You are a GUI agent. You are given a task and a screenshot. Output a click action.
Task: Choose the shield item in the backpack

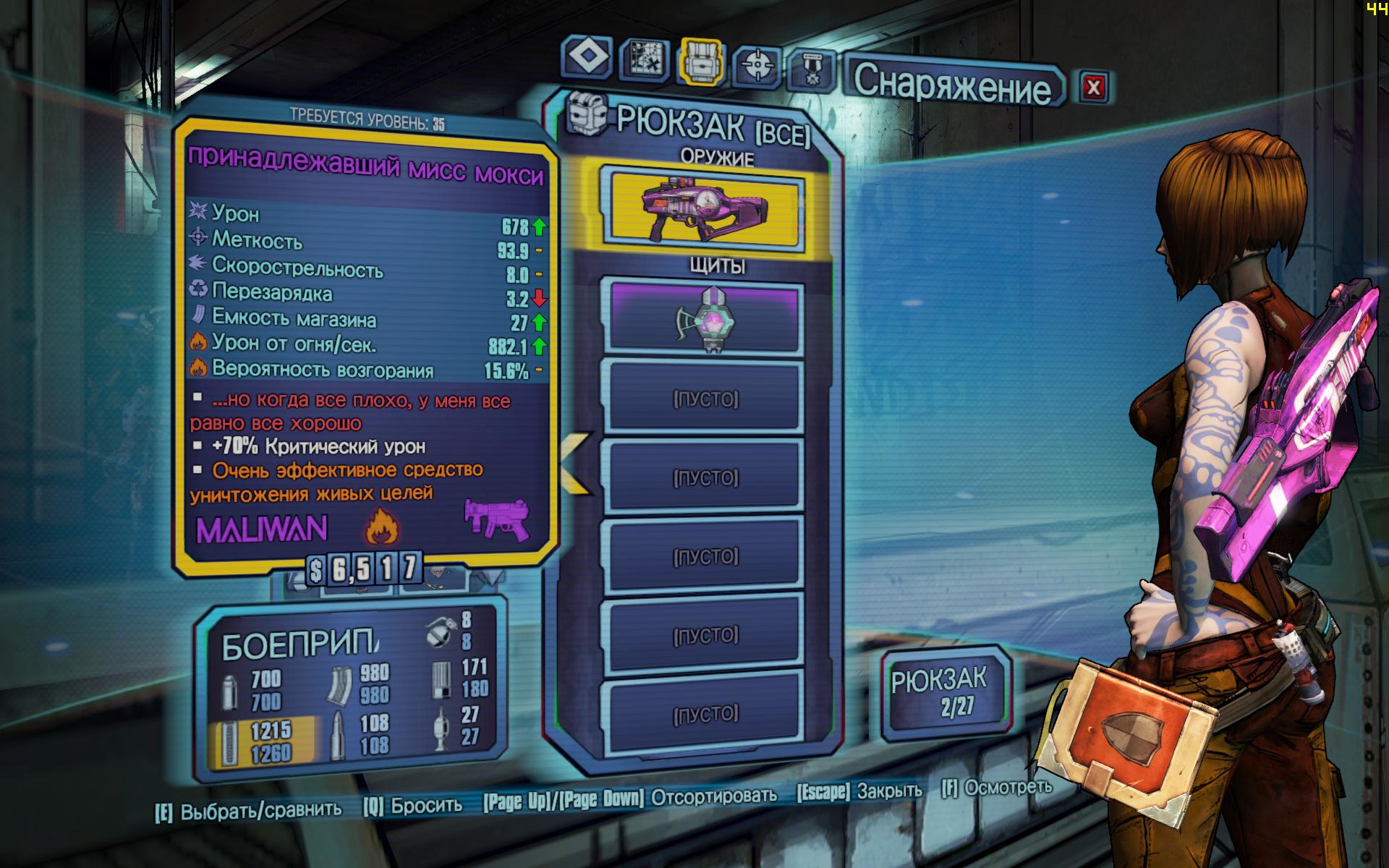point(707,318)
